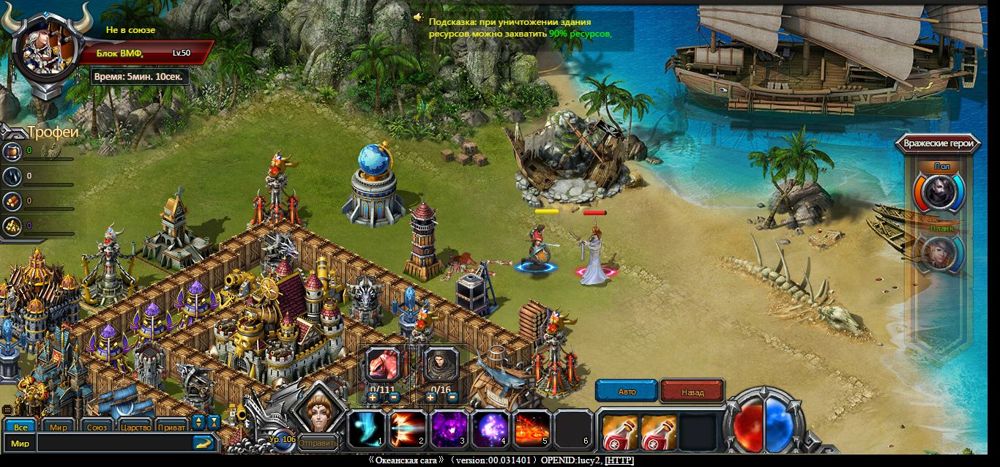1000x467 pixels.
Task: Select the Царство chat tab
Action: point(135,425)
